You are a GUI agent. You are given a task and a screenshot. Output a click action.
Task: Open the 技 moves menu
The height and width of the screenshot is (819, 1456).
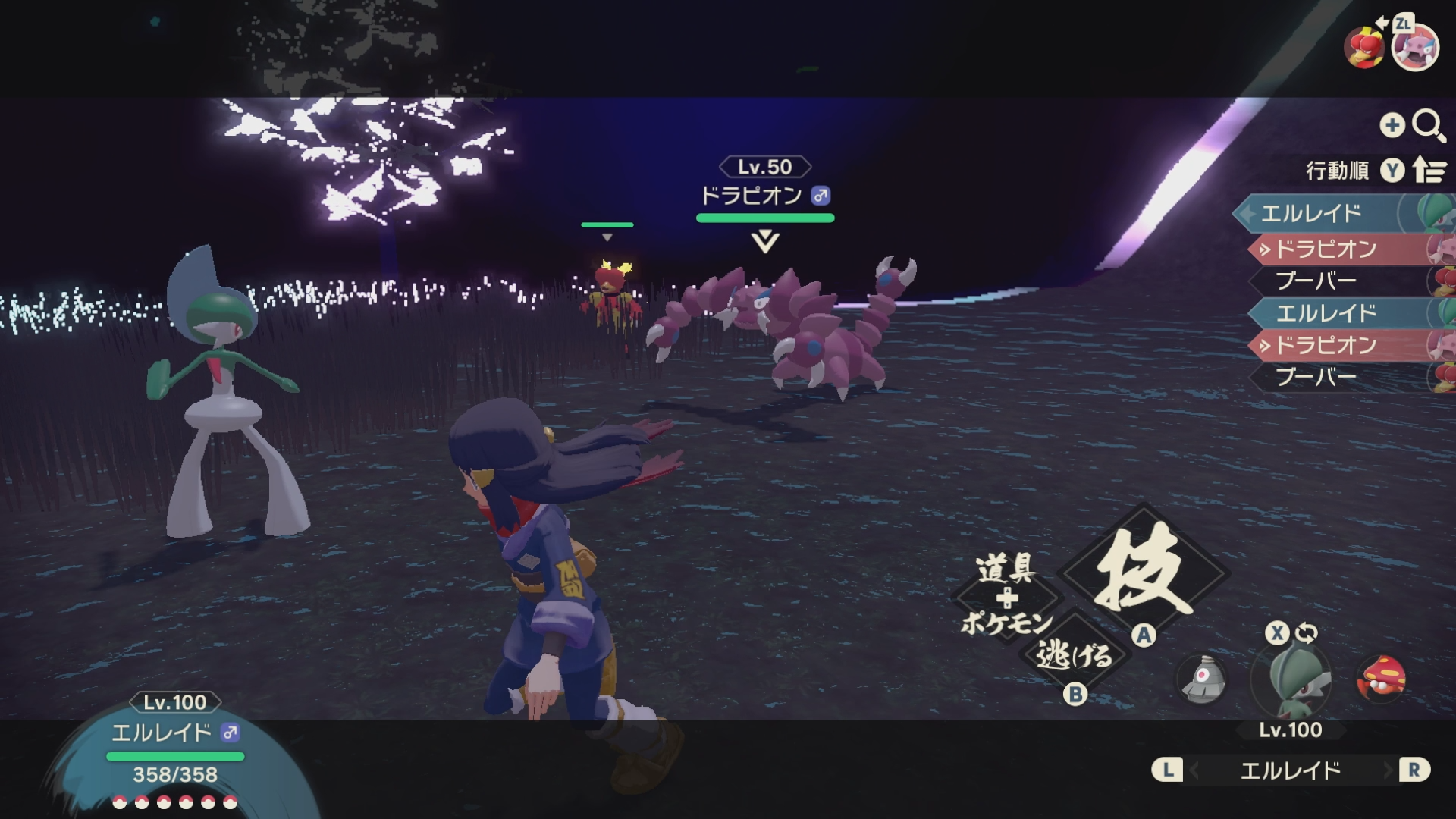1144,573
